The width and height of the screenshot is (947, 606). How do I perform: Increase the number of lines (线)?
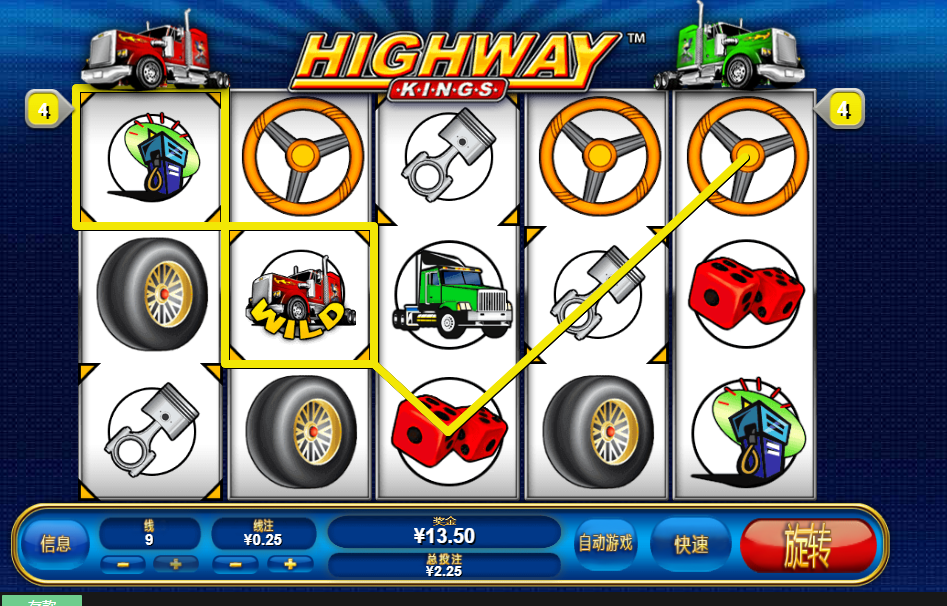click(x=176, y=564)
